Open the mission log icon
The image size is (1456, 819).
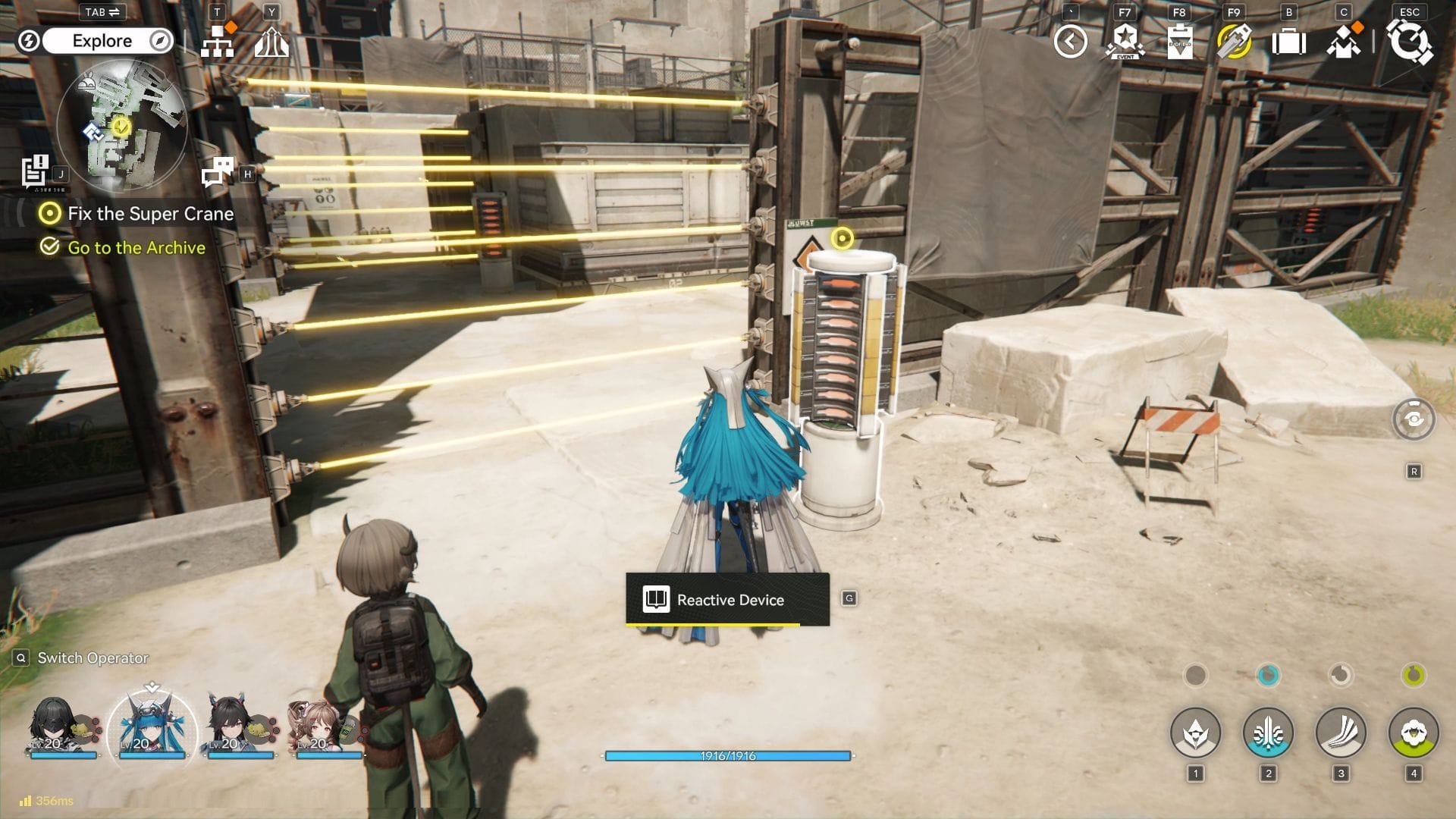coord(35,171)
